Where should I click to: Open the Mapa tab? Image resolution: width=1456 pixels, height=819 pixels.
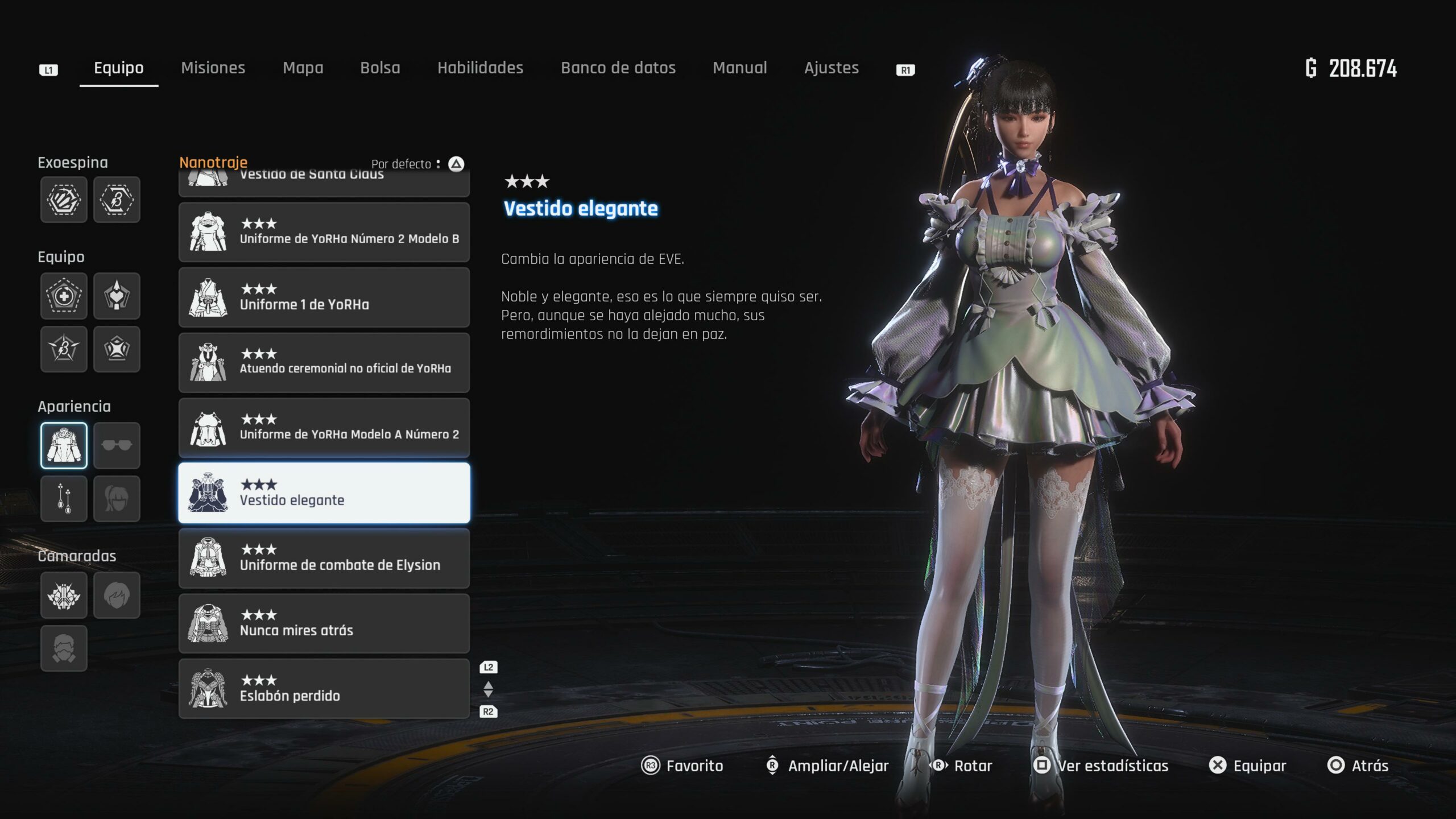coord(303,68)
